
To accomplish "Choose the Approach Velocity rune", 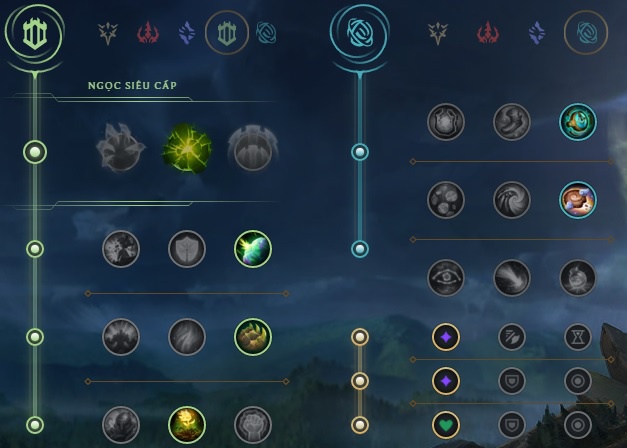I will (x=512, y=277).
